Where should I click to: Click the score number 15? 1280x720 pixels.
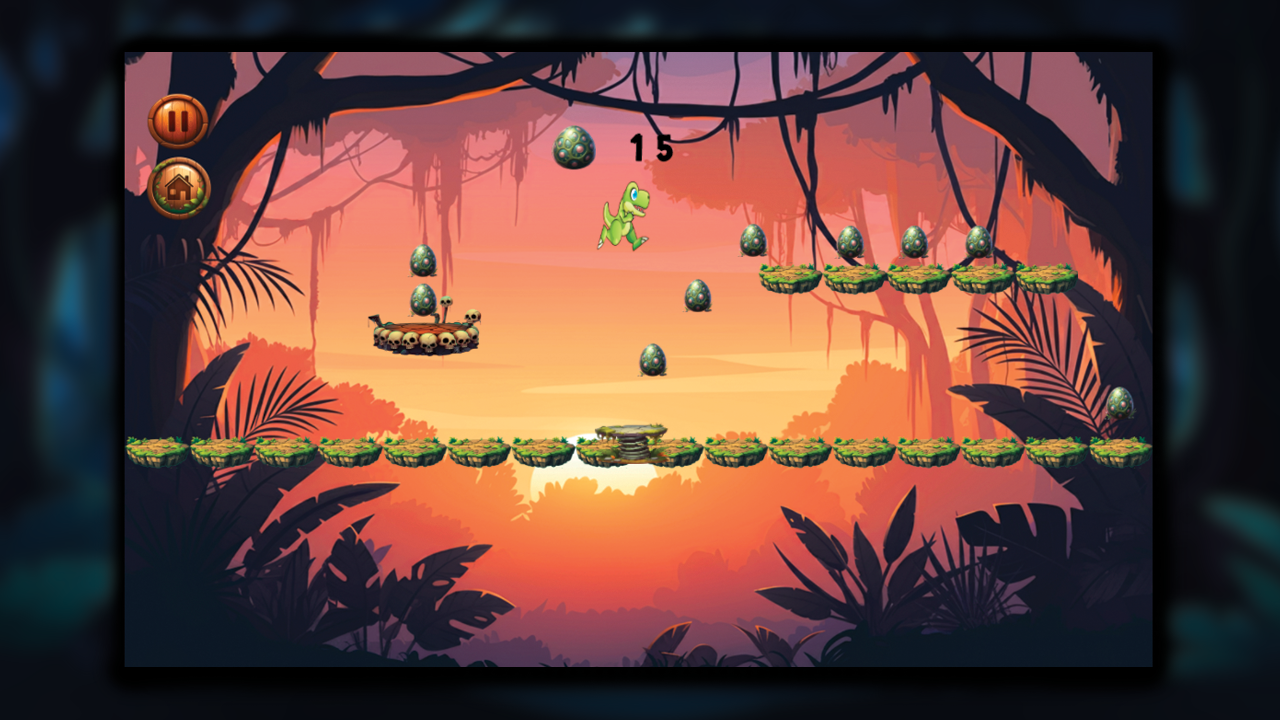(650, 145)
